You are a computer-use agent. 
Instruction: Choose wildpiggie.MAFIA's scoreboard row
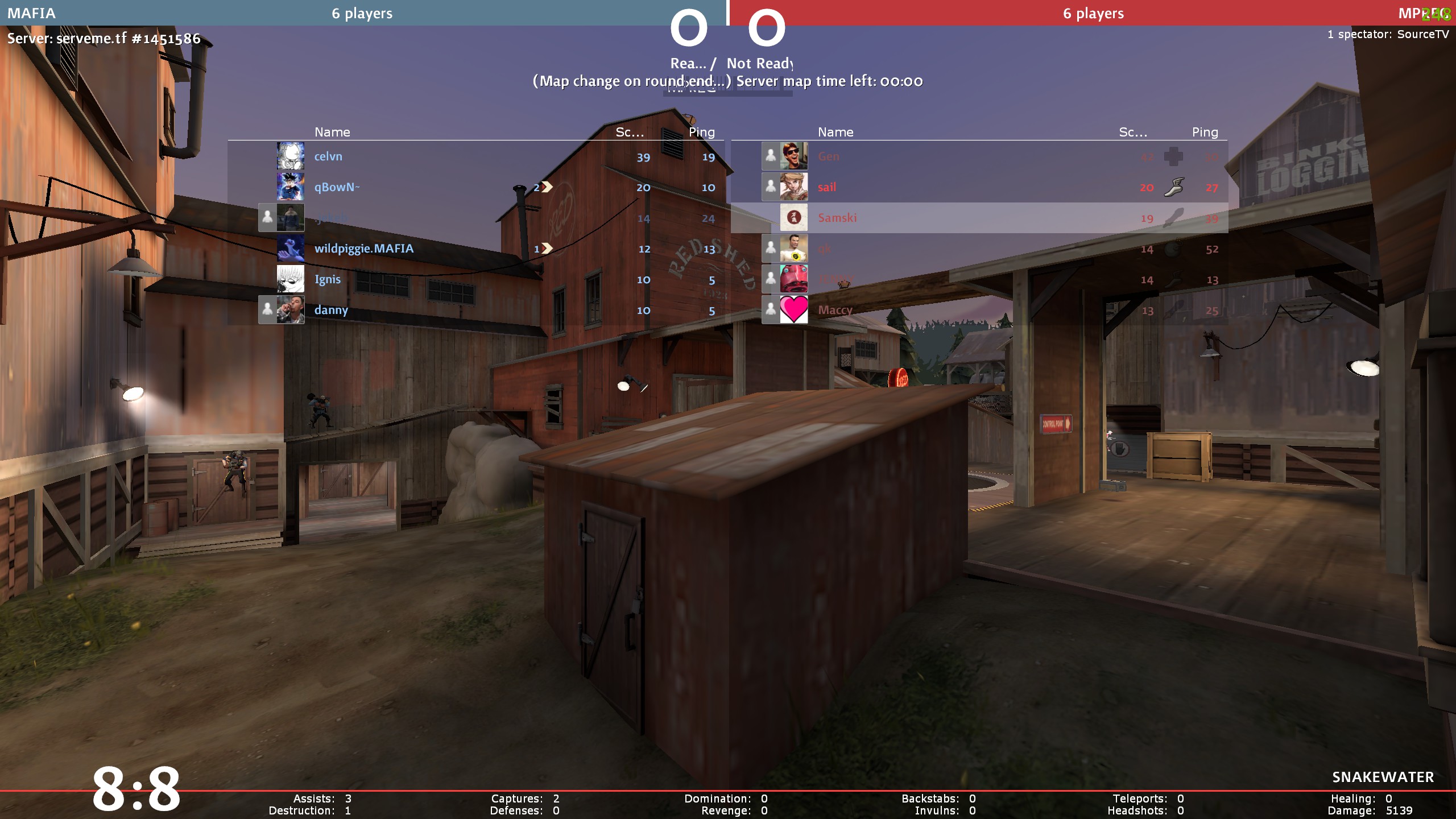pyautogui.click(x=364, y=249)
